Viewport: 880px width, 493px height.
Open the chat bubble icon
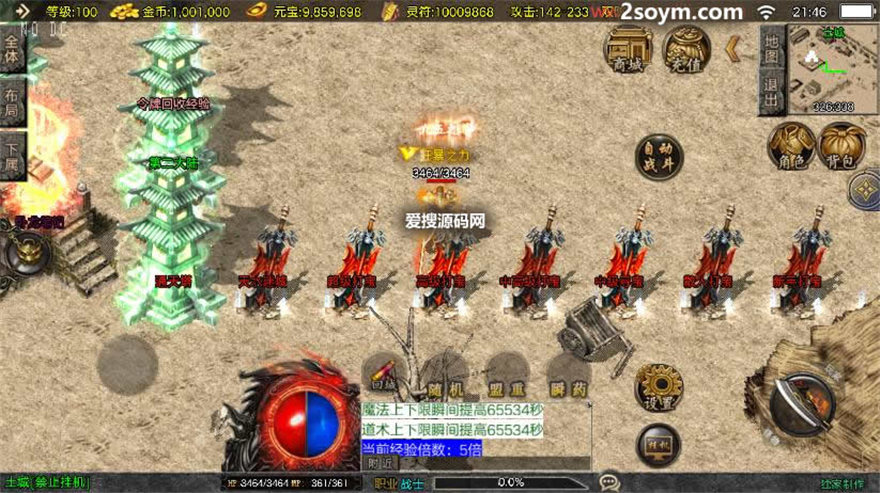click(x=609, y=483)
